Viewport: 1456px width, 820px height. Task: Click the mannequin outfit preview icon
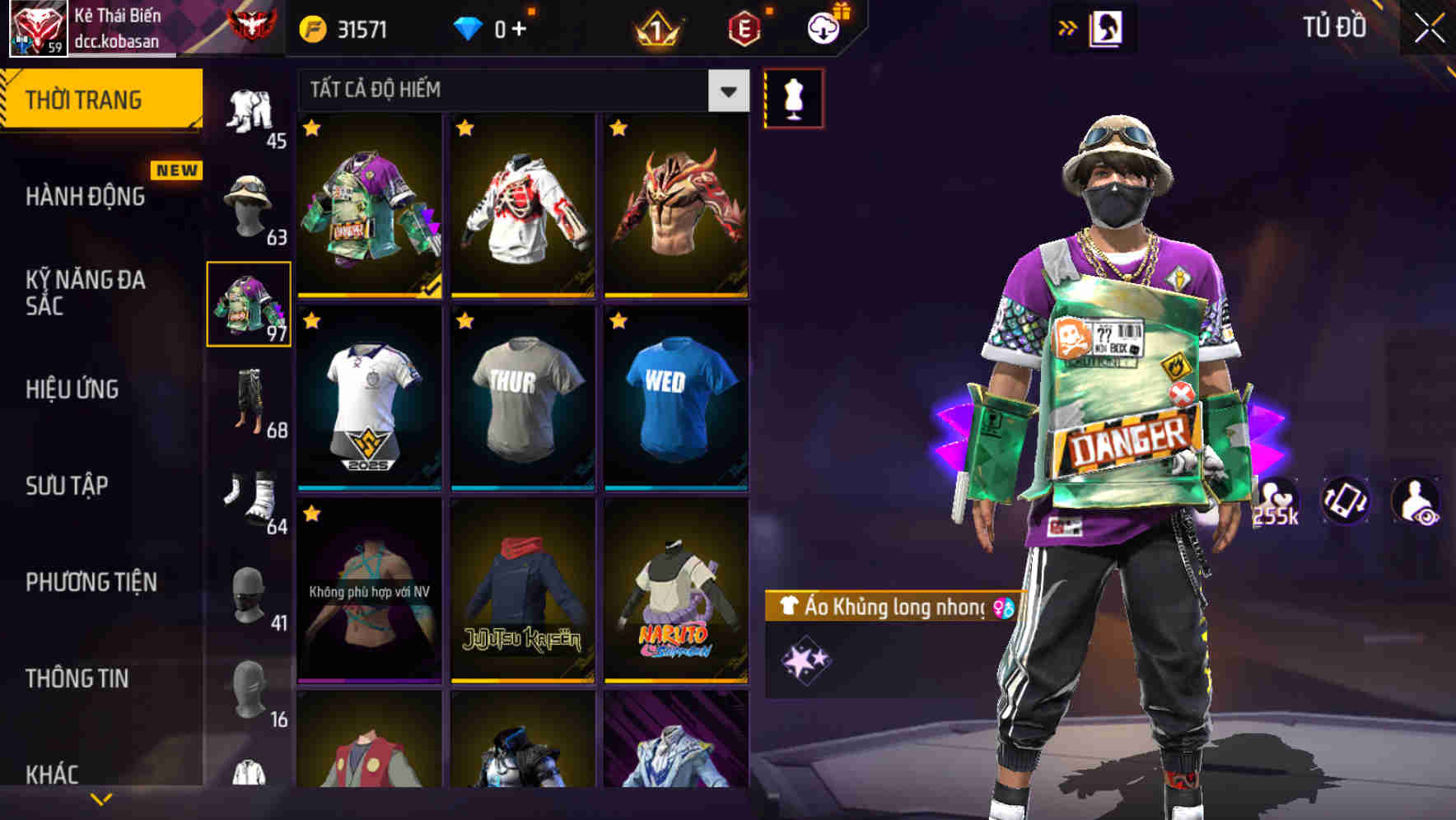[x=793, y=96]
